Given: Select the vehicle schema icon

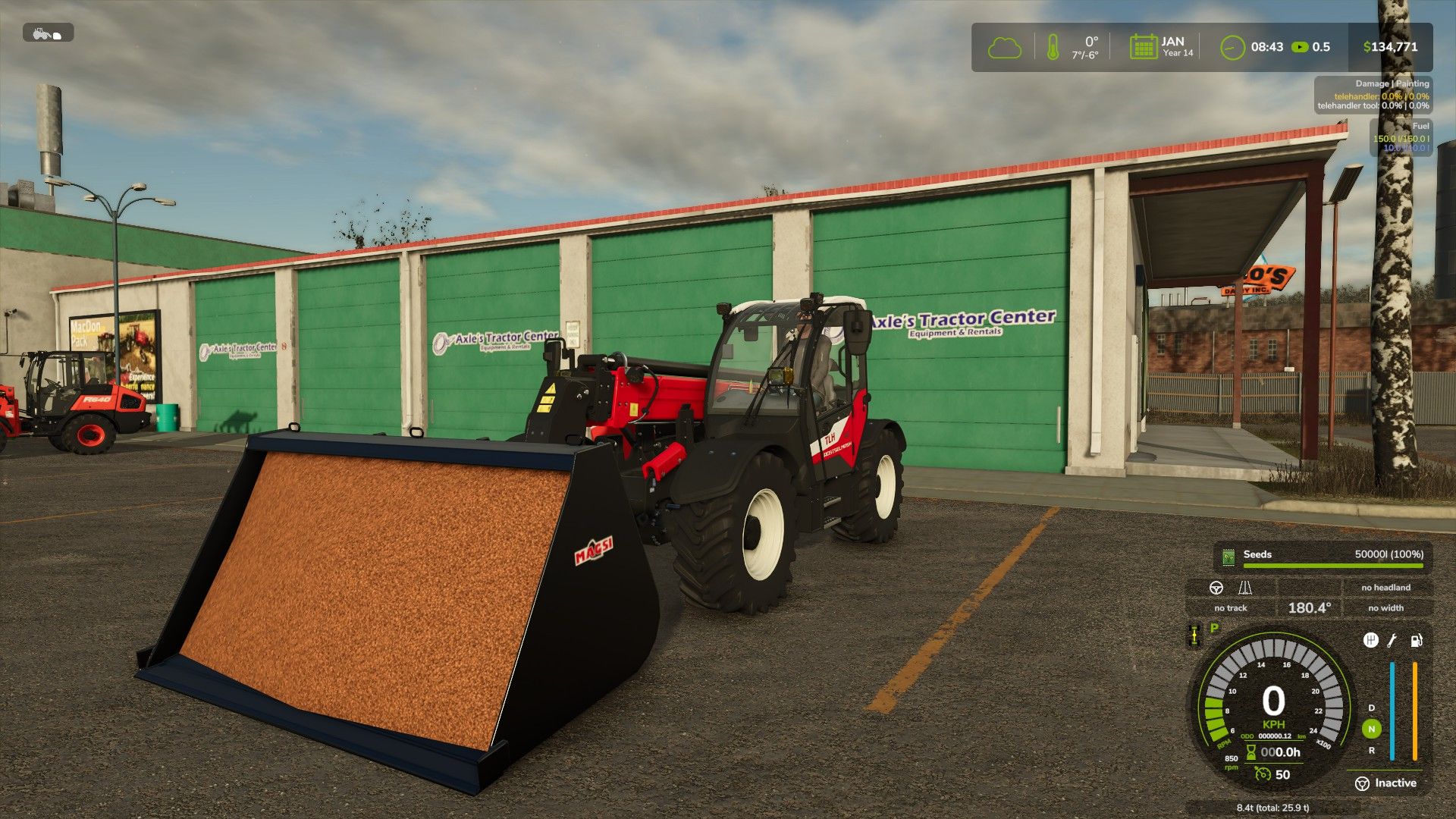Looking at the screenshot, I should 48,33.
